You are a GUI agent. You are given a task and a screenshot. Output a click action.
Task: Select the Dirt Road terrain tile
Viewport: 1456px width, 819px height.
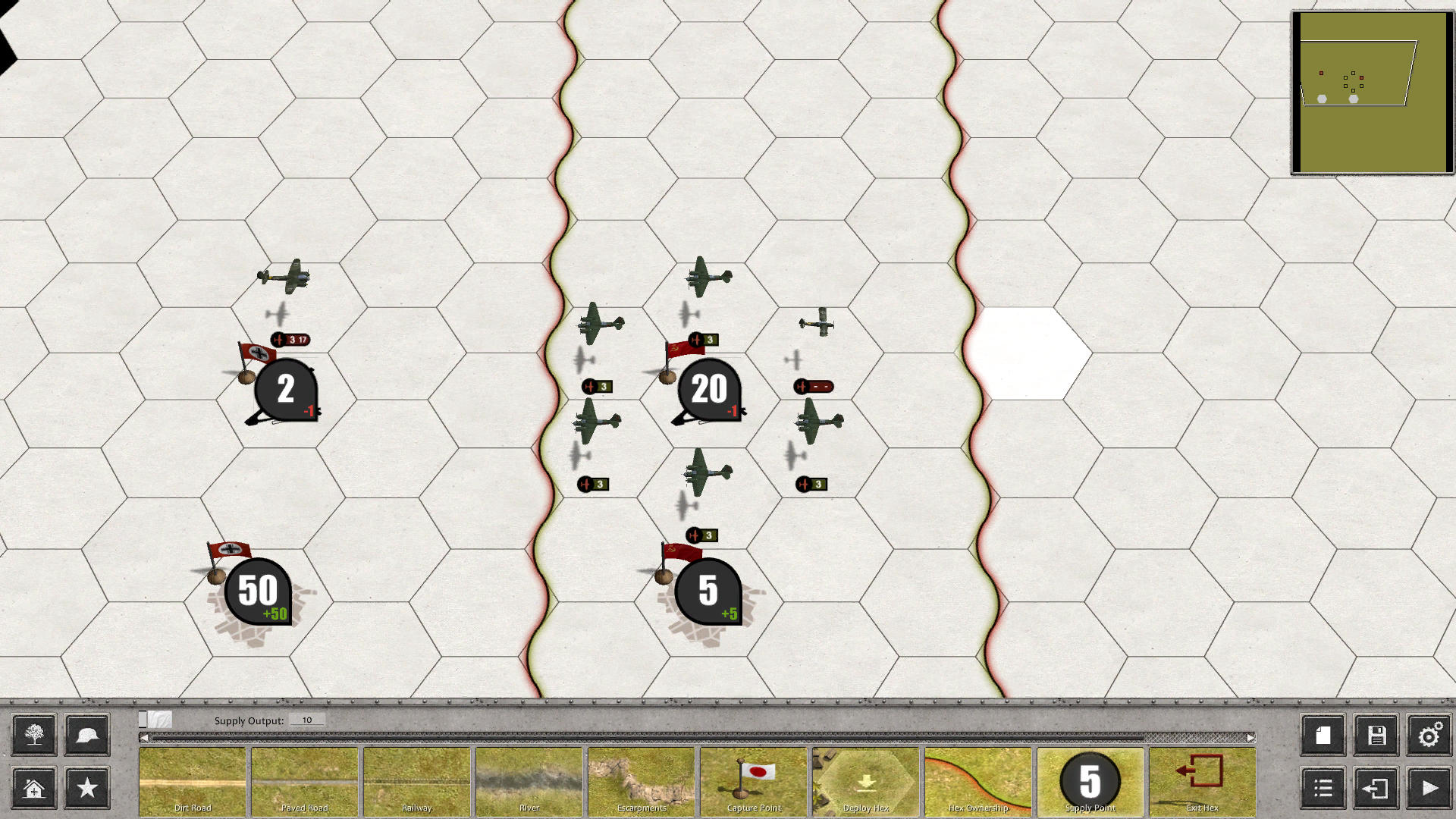[x=192, y=781]
